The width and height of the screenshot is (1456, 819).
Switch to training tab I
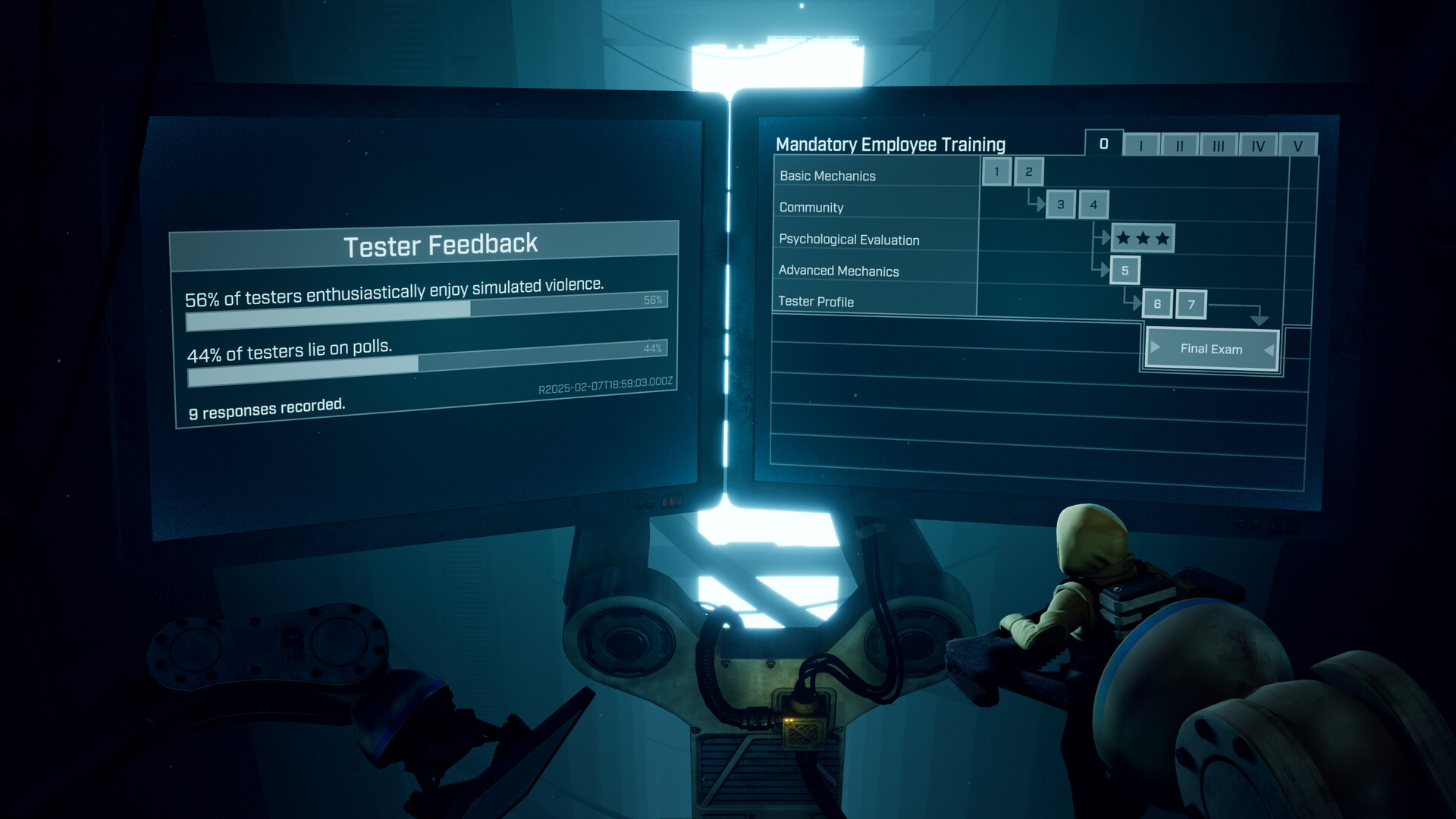(1141, 145)
